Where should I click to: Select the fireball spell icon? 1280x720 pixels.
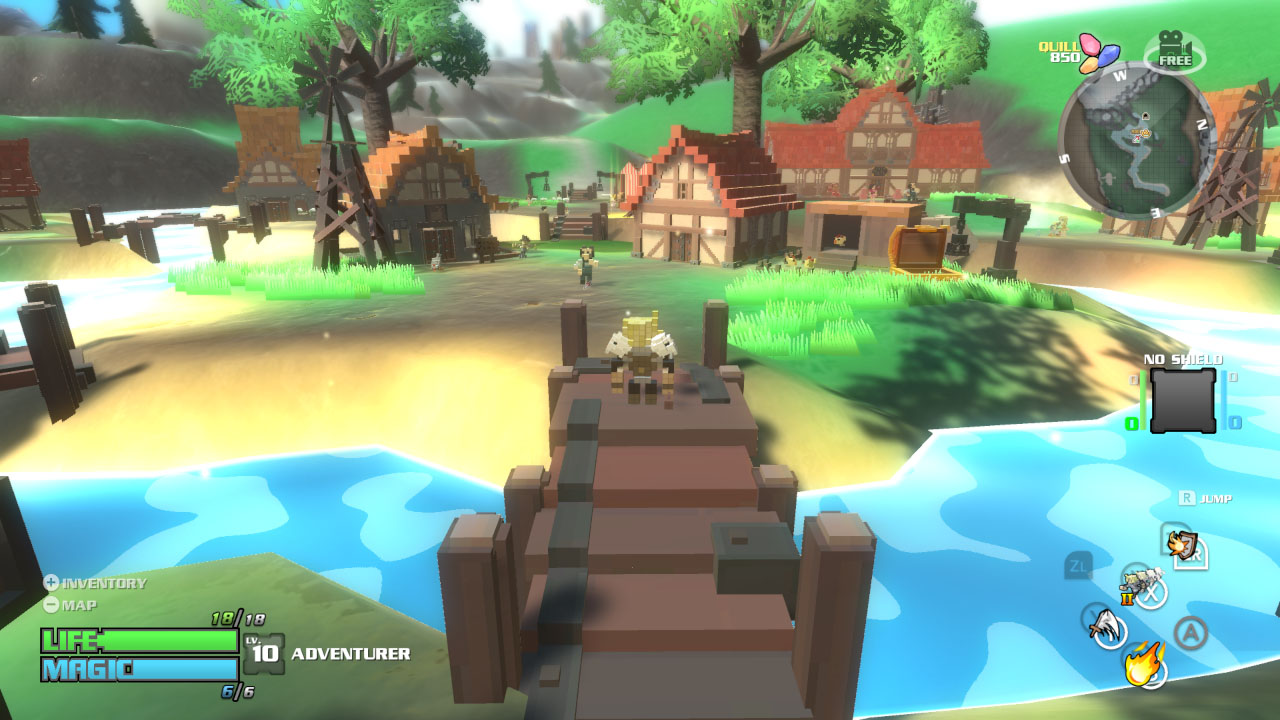point(1143,665)
